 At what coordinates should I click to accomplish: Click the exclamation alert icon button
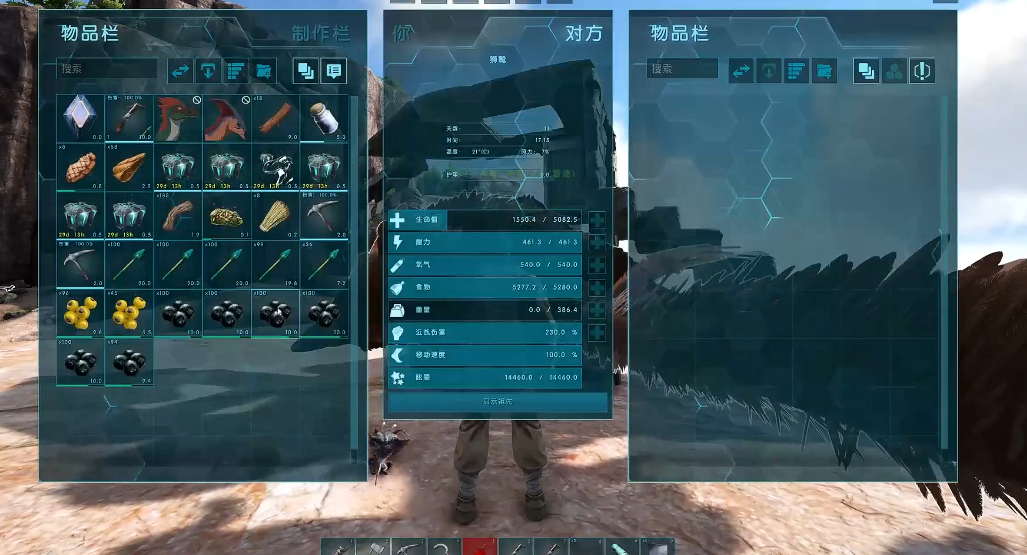922,70
